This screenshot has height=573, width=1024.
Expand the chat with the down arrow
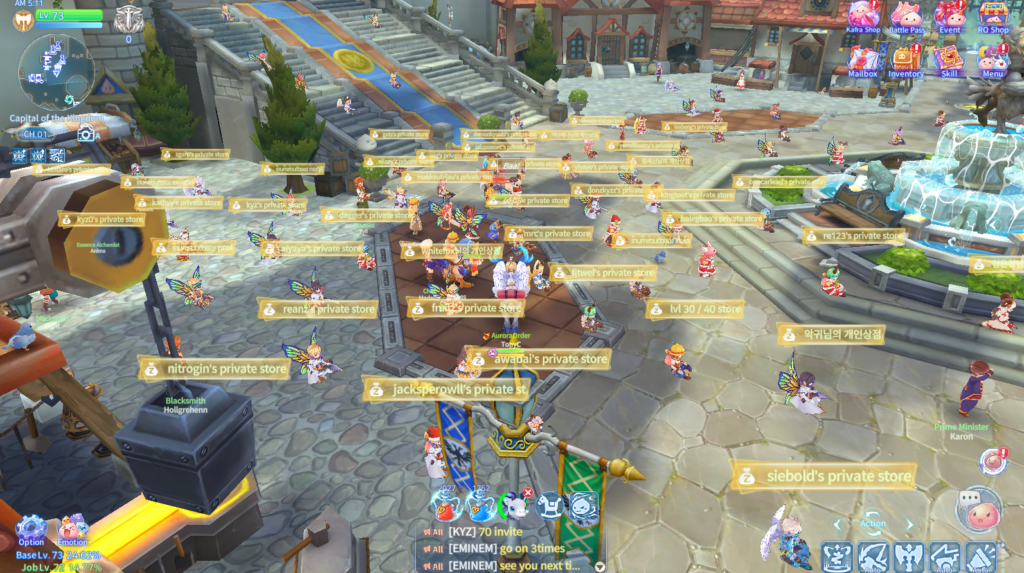tap(599, 566)
